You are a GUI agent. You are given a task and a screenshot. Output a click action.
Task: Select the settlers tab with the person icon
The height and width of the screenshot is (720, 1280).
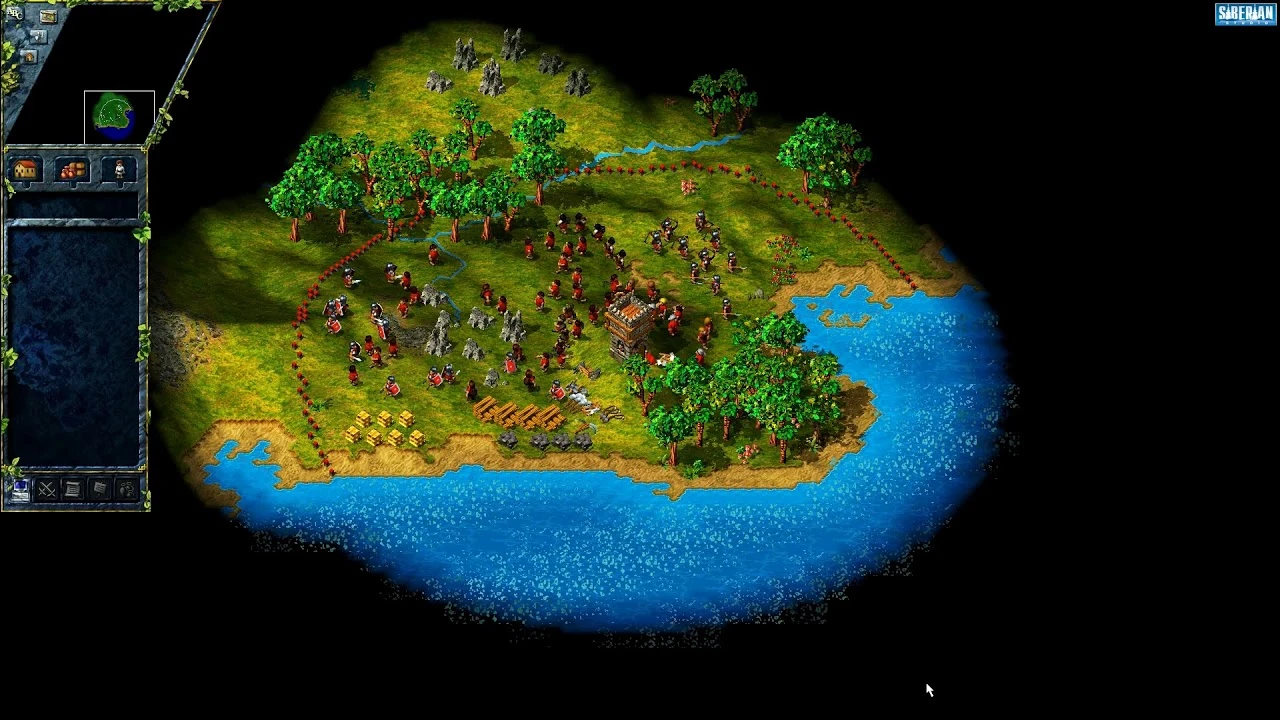pos(119,168)
